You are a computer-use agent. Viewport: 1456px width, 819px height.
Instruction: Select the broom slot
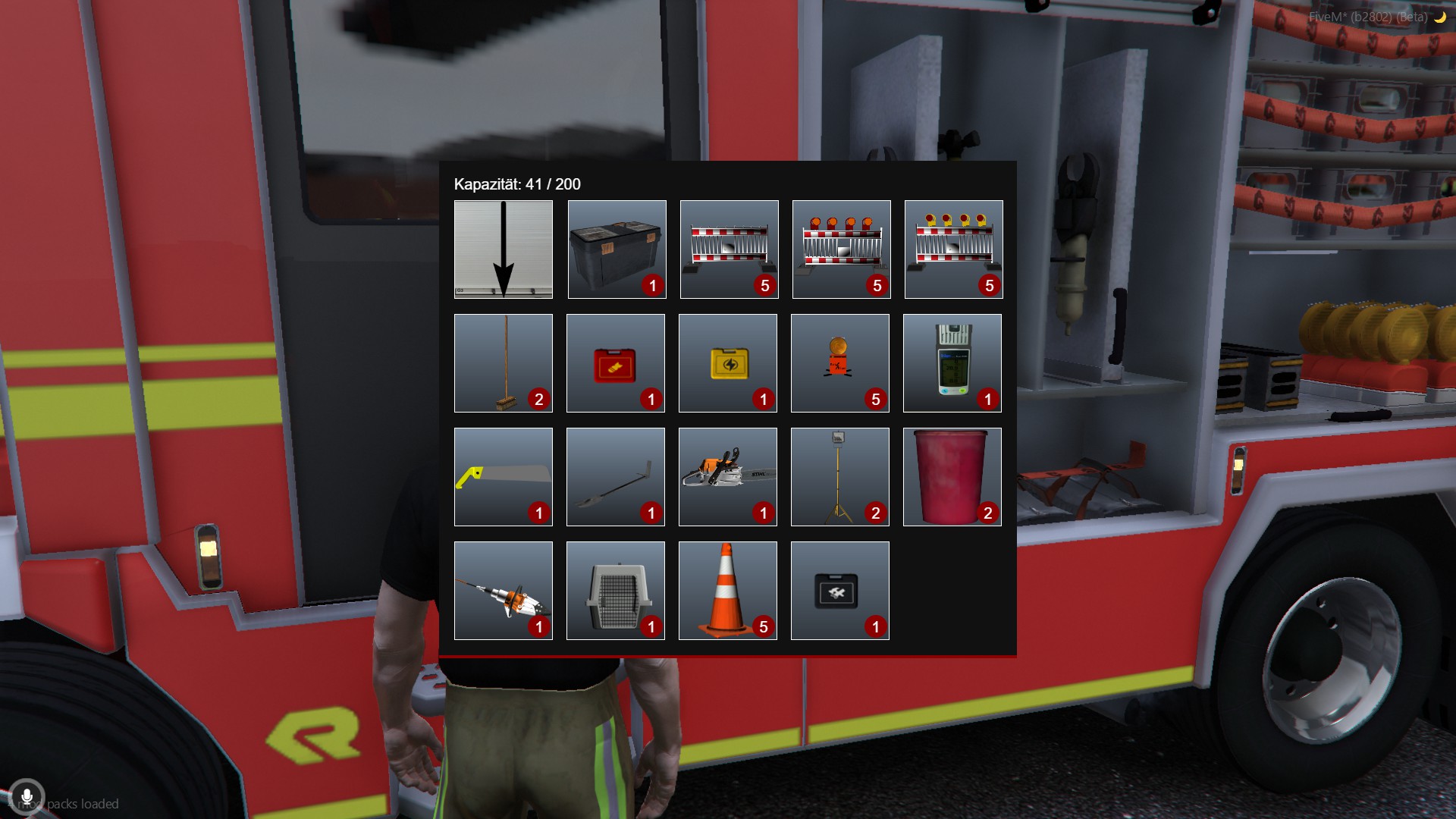[x=504, y=363]
